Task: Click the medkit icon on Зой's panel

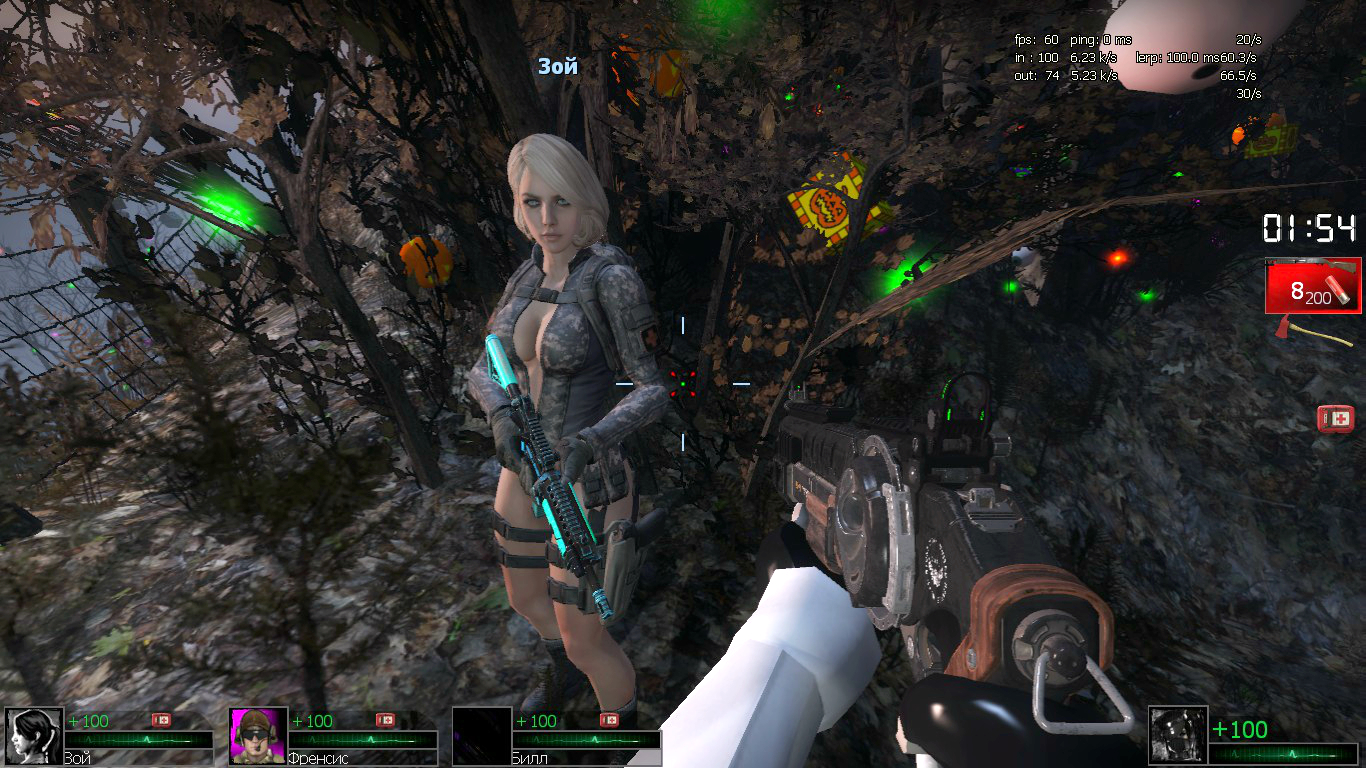Action: click(x=161, y=720)
